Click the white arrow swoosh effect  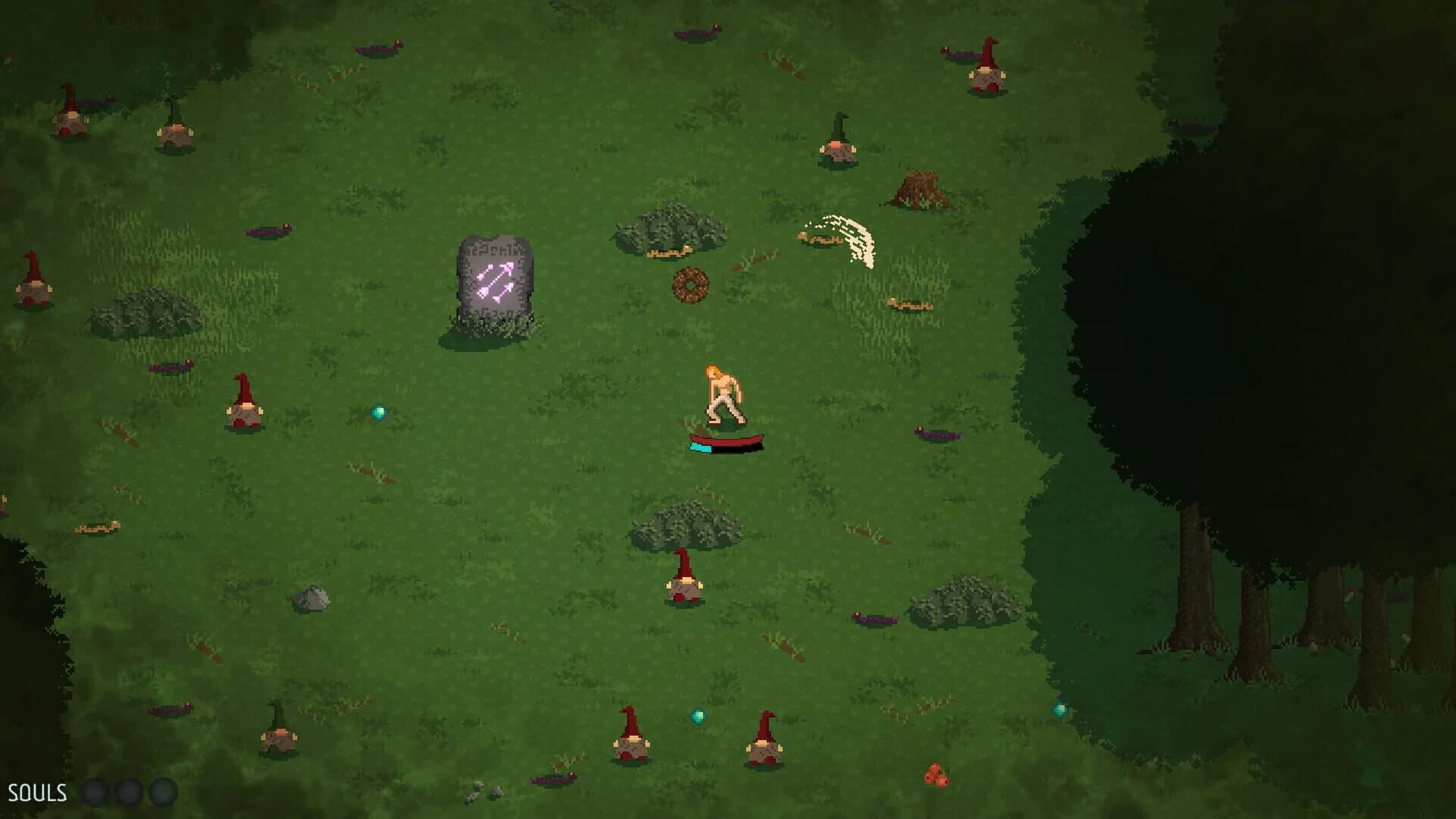click(x=842, y=235)
